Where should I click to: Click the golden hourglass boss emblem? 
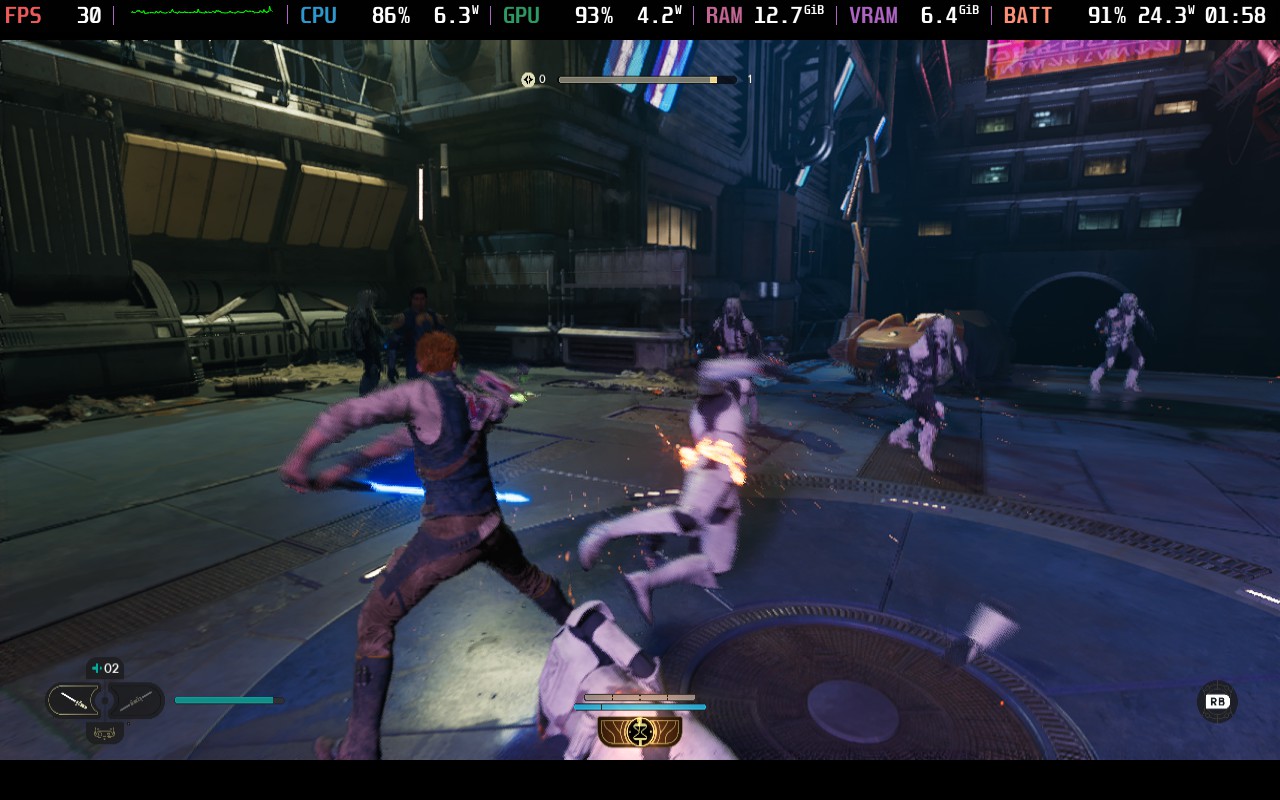point(639,730)
